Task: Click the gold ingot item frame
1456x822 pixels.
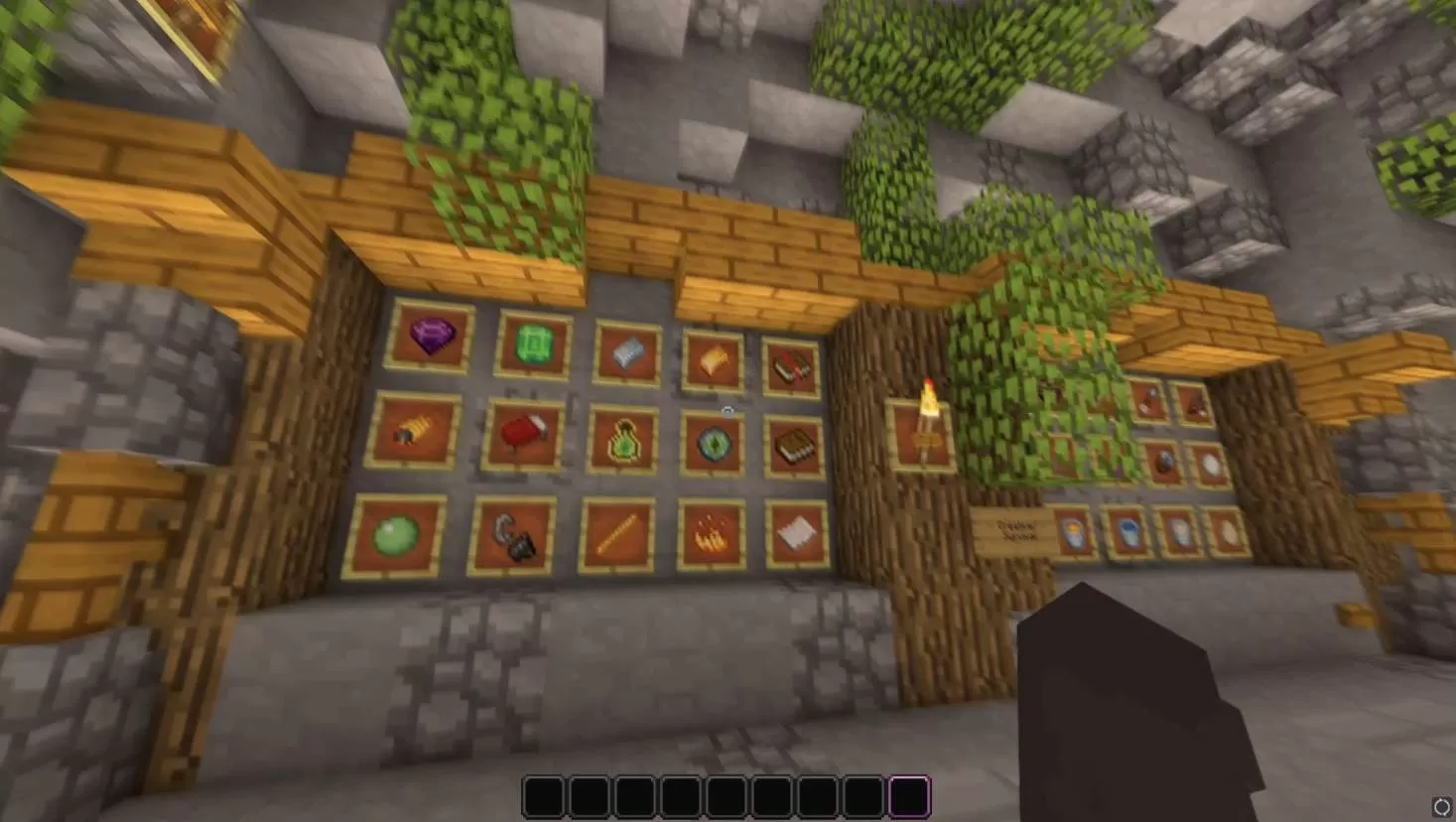Action: click(713, 362)
